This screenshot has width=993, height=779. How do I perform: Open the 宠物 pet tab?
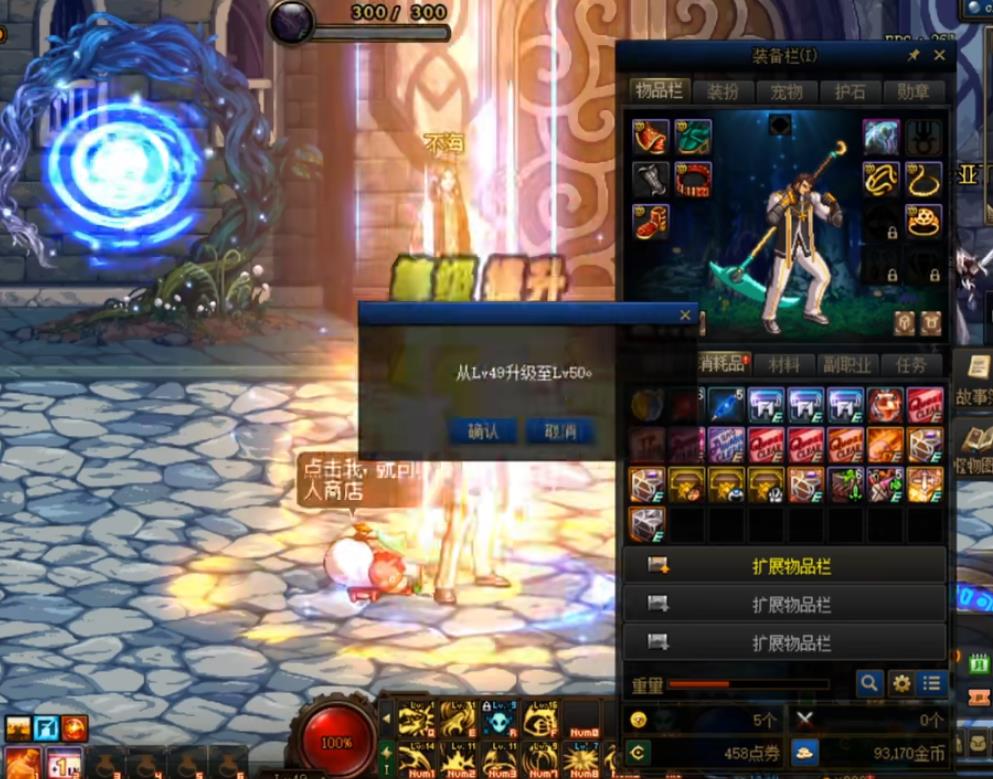[x=786, y=92]
